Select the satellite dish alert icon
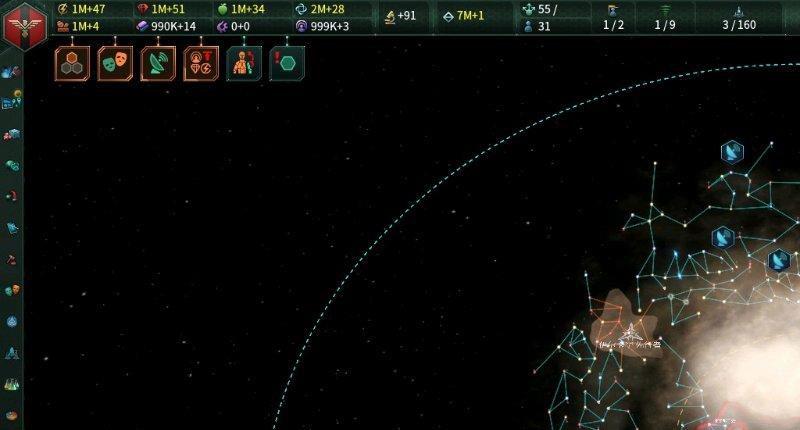Image resolution: width=800 pixels, height=430 pixels. pyautogui.click(x=158, y=63)
